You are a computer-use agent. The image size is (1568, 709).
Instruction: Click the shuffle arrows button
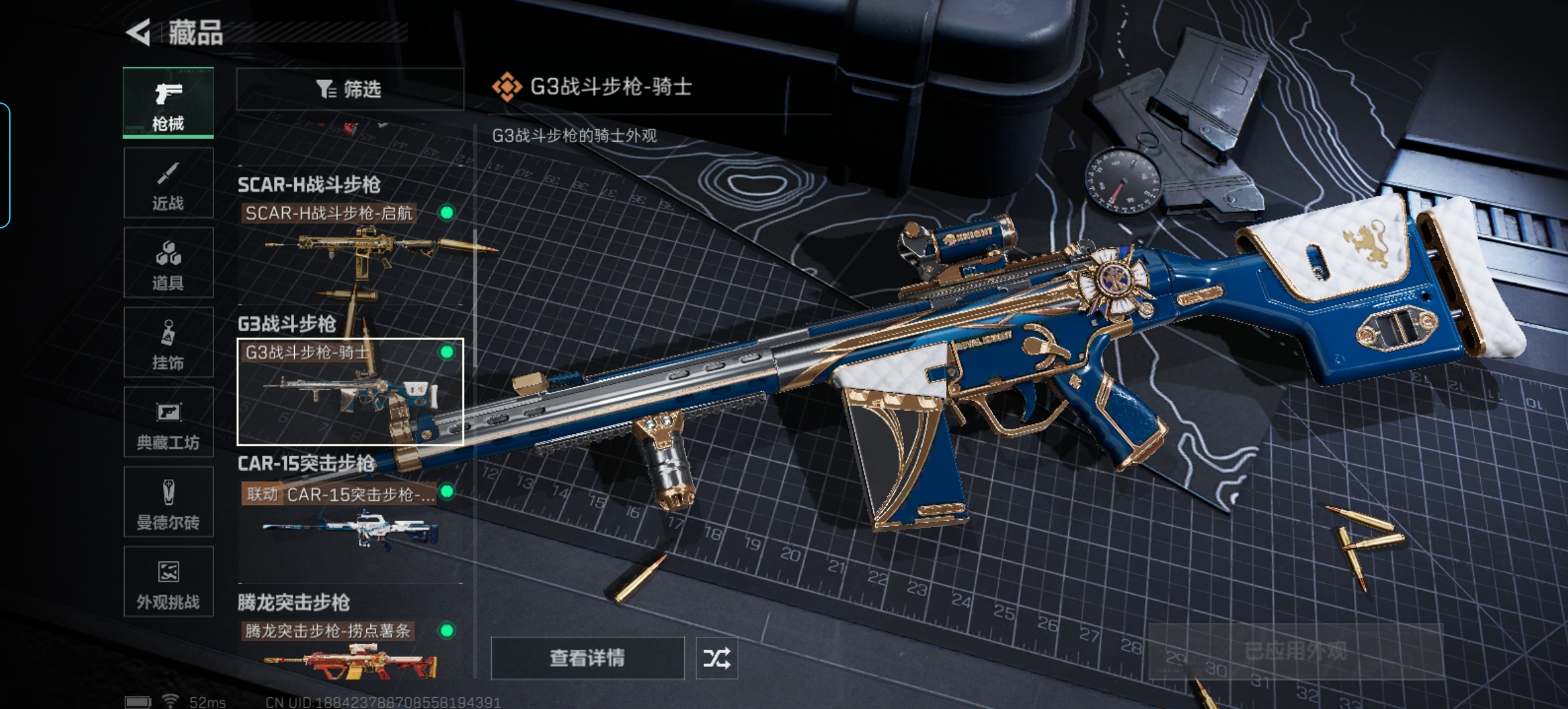716,658
